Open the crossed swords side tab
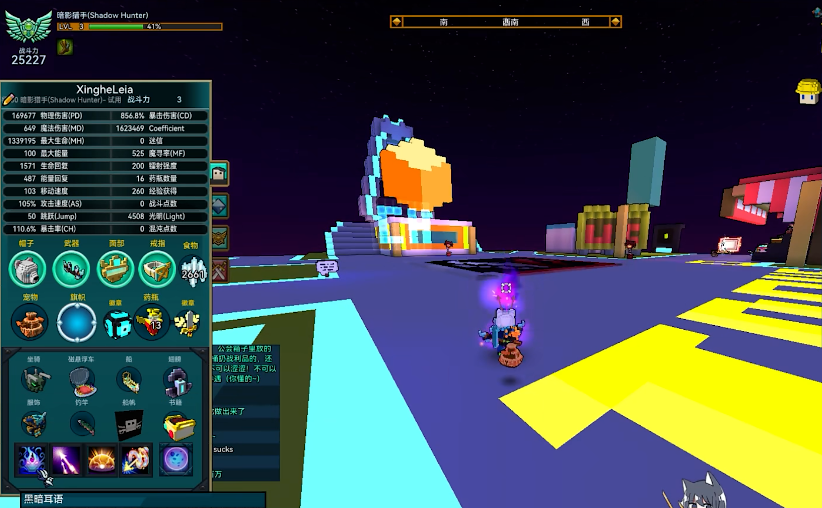Screen dimensions: 822x508 click(x=219, y=269)
